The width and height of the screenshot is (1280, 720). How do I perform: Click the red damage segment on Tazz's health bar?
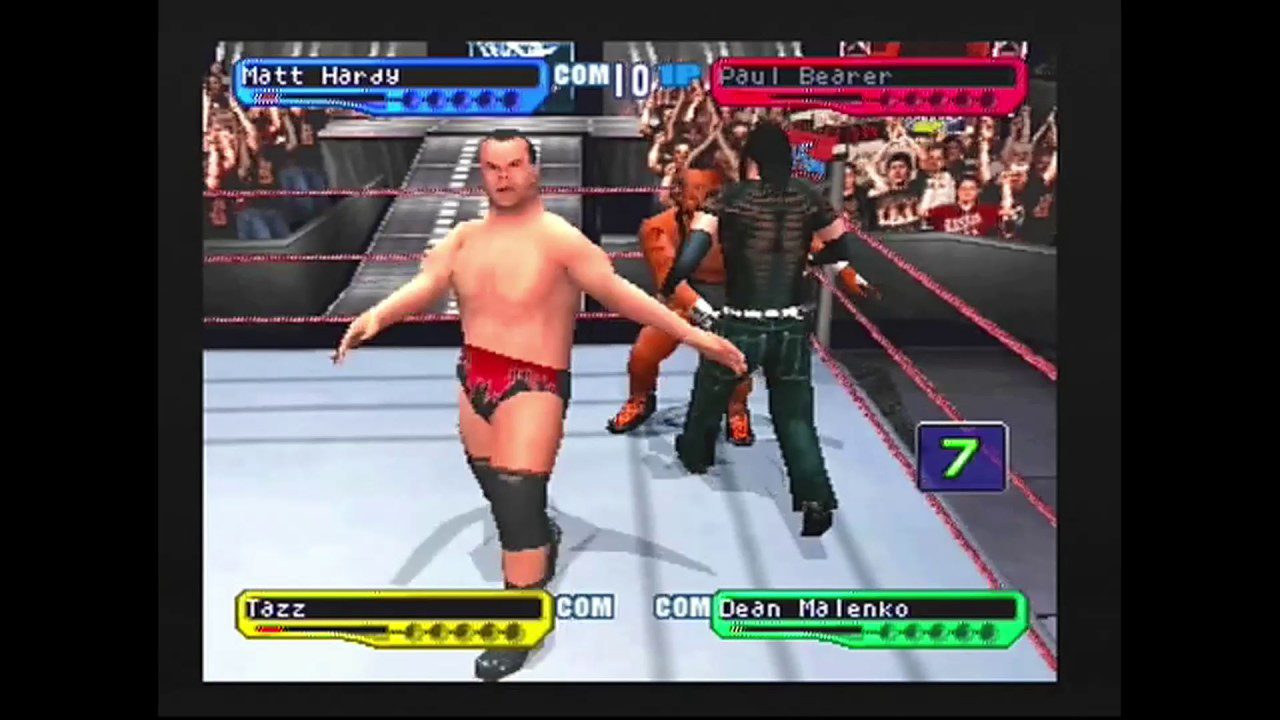coord(268,630)
